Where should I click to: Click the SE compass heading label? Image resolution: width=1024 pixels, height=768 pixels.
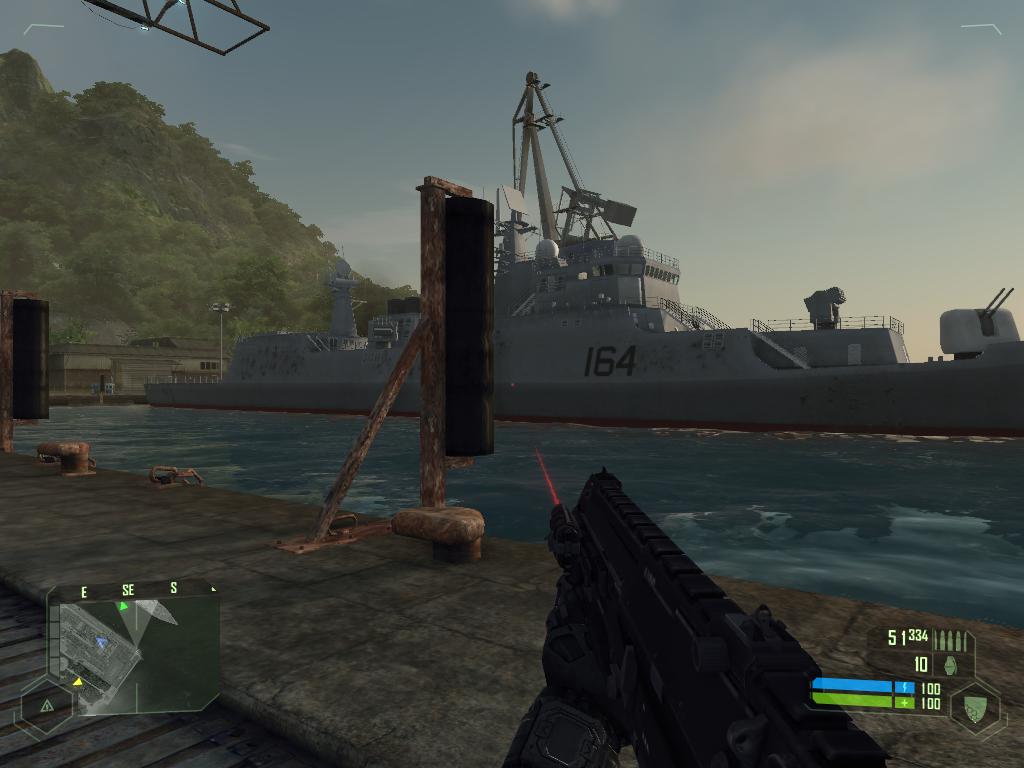128,590
